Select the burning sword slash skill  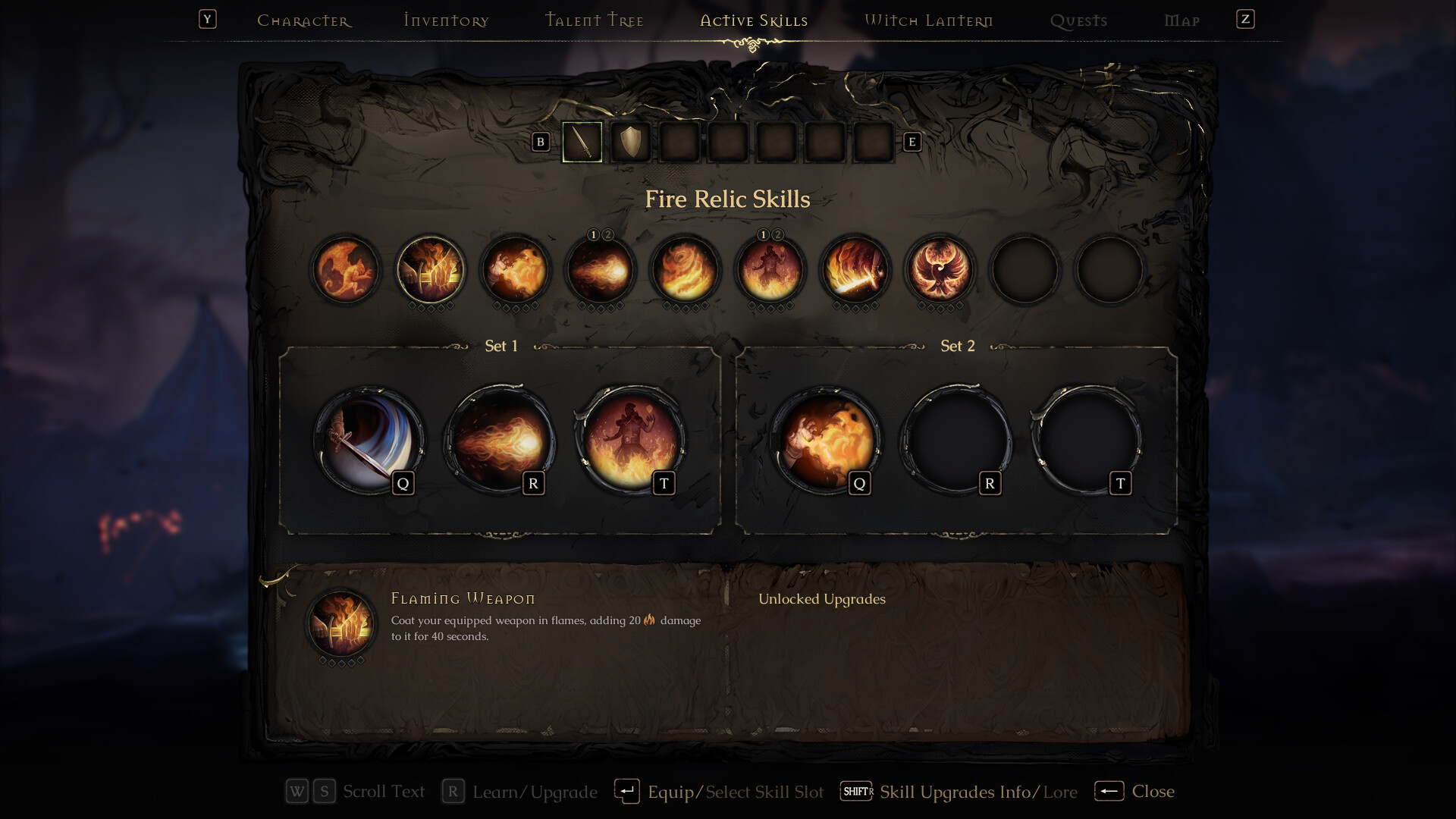tap(855, 270)
